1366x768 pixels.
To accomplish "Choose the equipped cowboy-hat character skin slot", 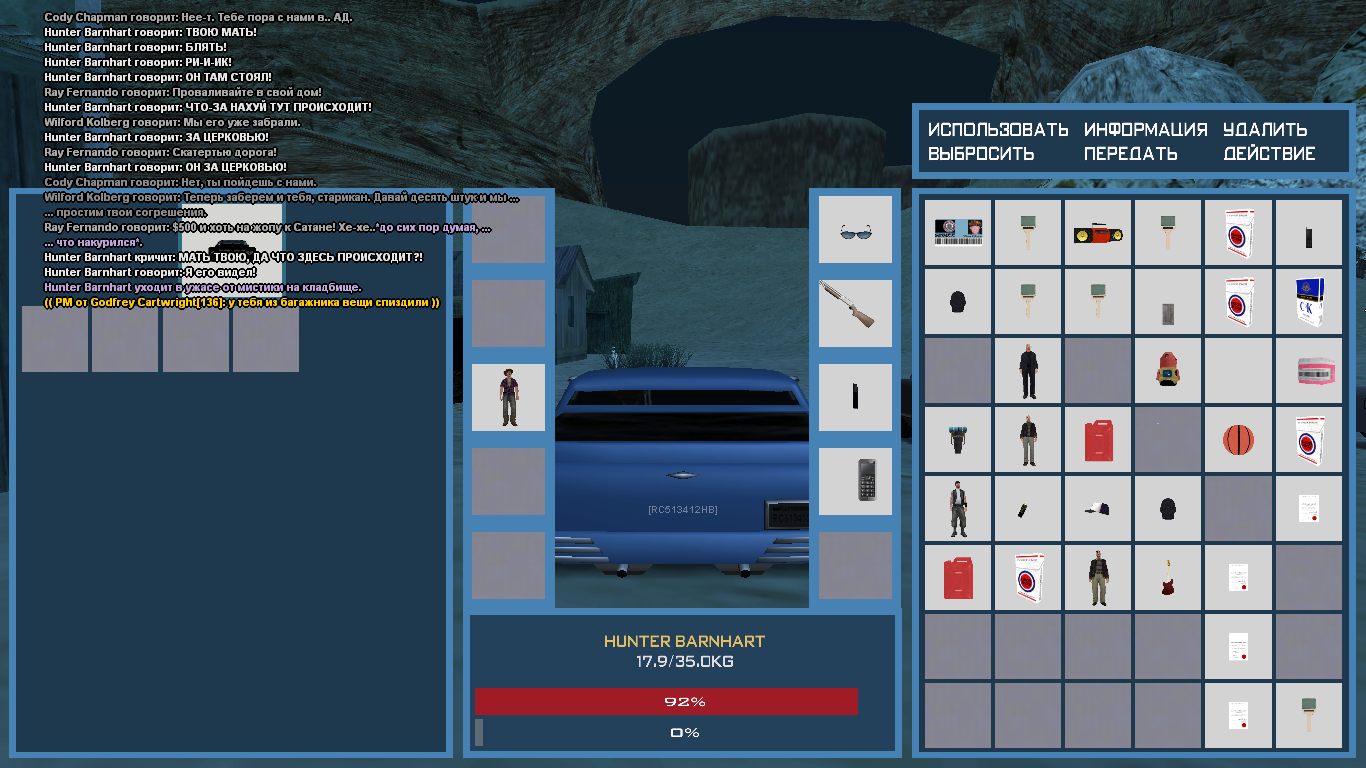I will [508, 397].
